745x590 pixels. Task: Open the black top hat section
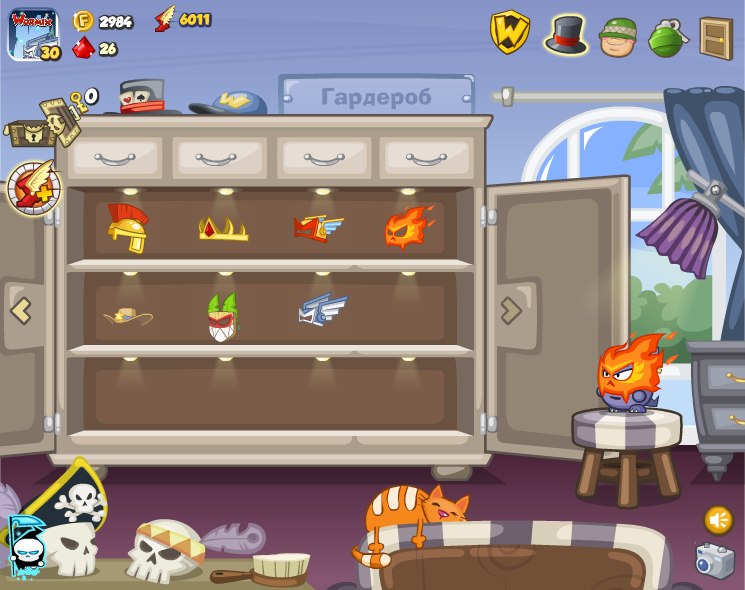click(x=566, y=34)
